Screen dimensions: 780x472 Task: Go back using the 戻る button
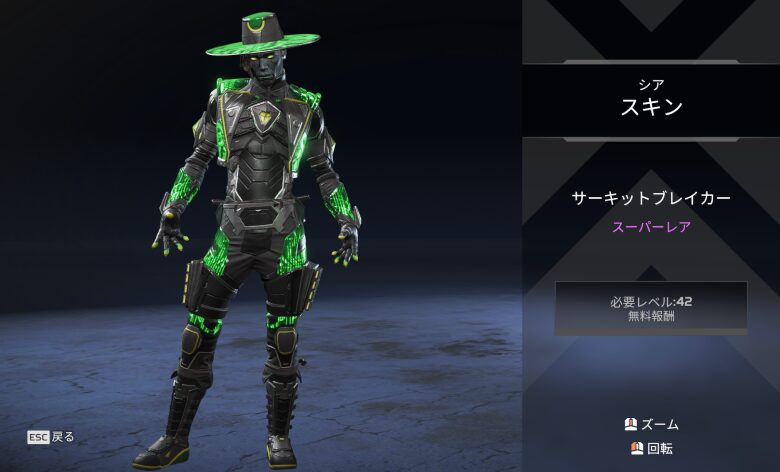pos(52,437)
